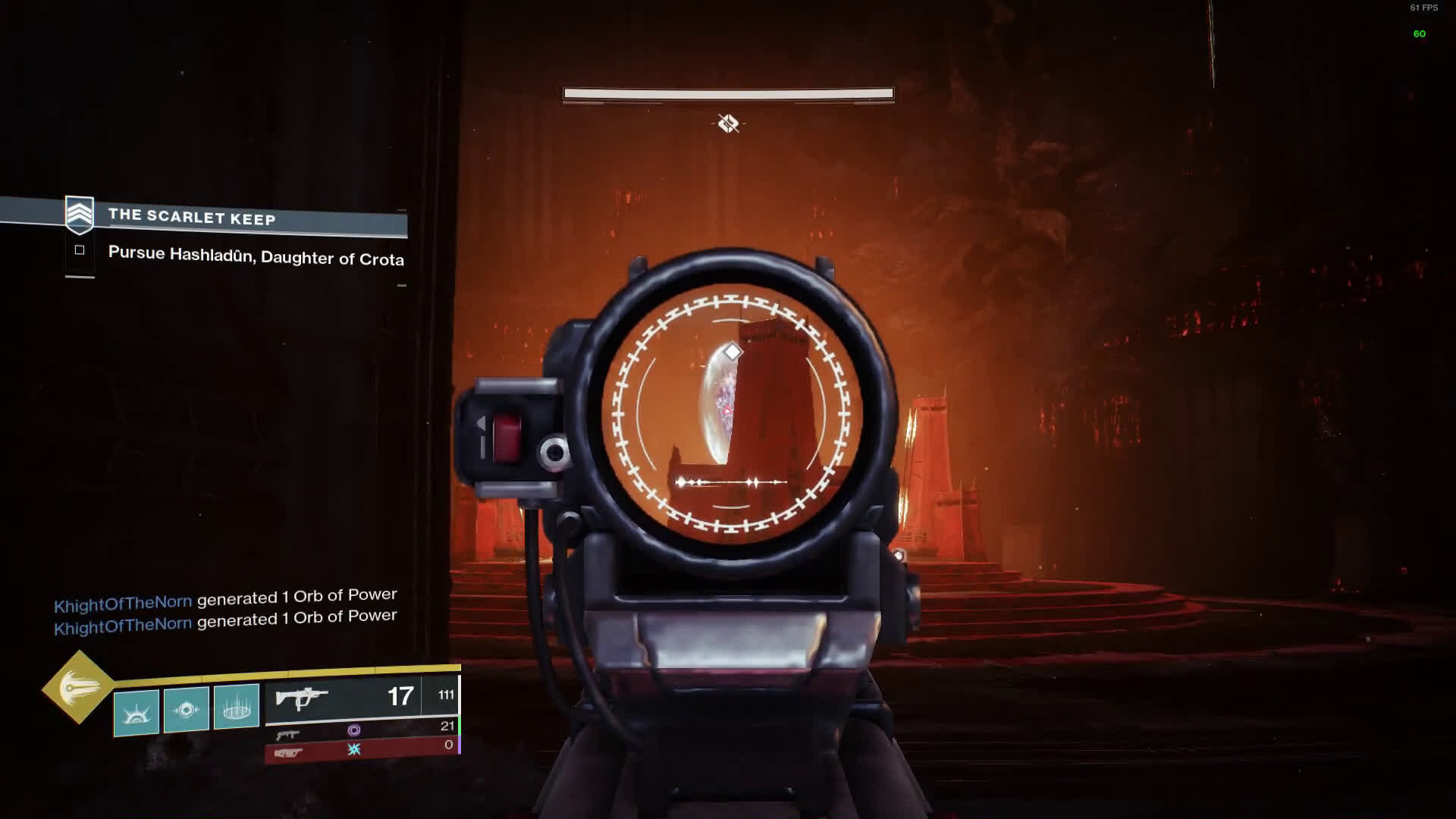Switch to the red heavy weapon slot

point(361,749)
